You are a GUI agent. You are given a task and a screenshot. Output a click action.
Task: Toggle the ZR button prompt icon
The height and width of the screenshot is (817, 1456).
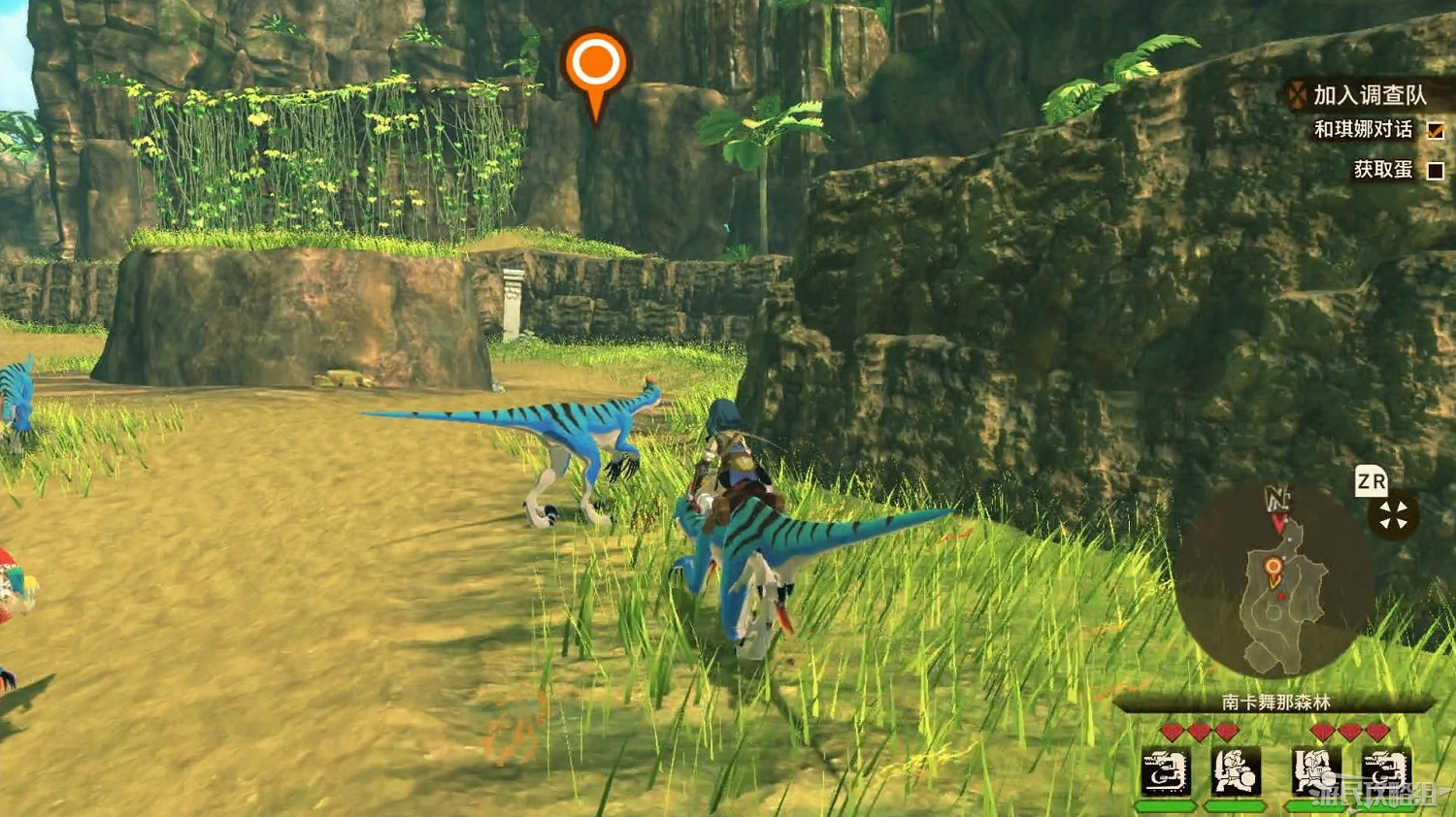click(1372, 481)
